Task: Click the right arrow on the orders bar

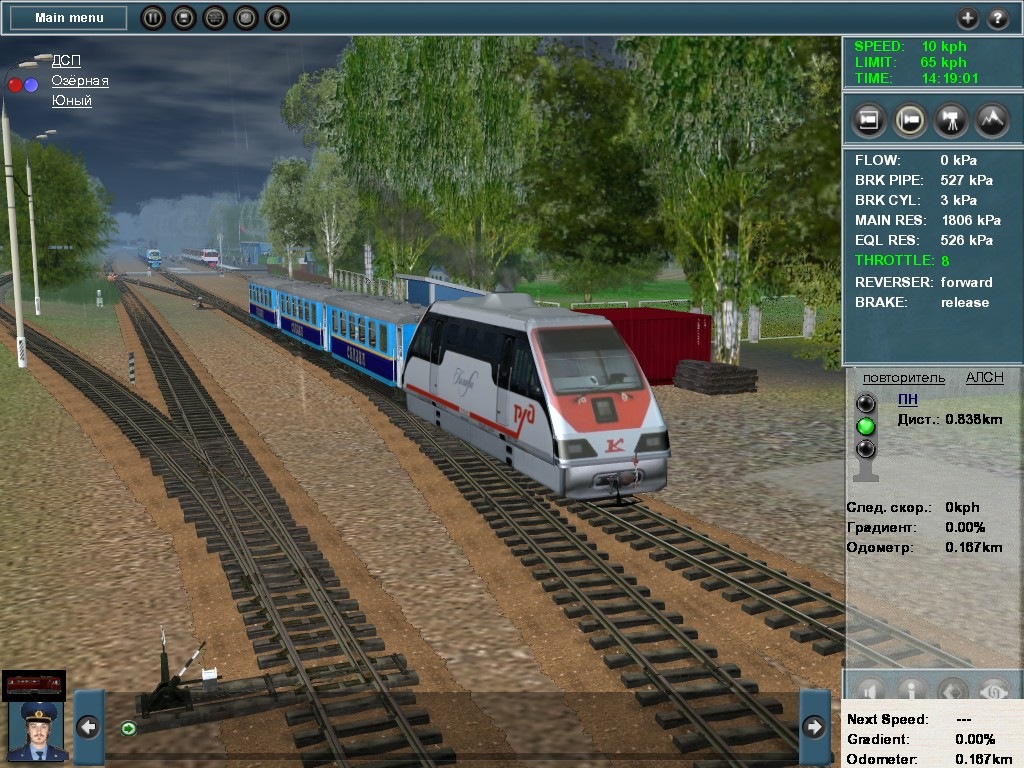Action: coord(814,727)
